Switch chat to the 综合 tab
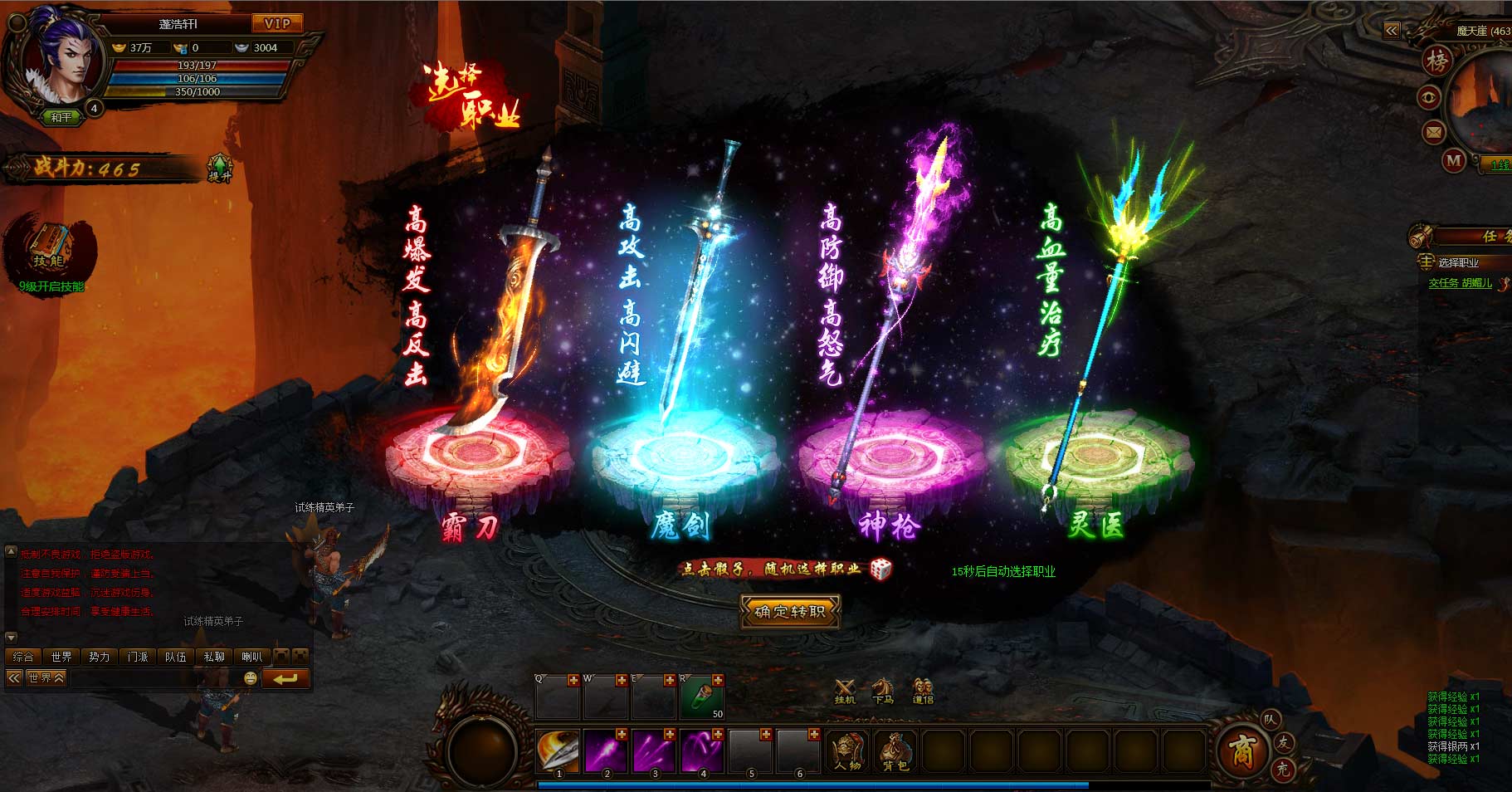The image size is (1512, 792). point(23,657)
